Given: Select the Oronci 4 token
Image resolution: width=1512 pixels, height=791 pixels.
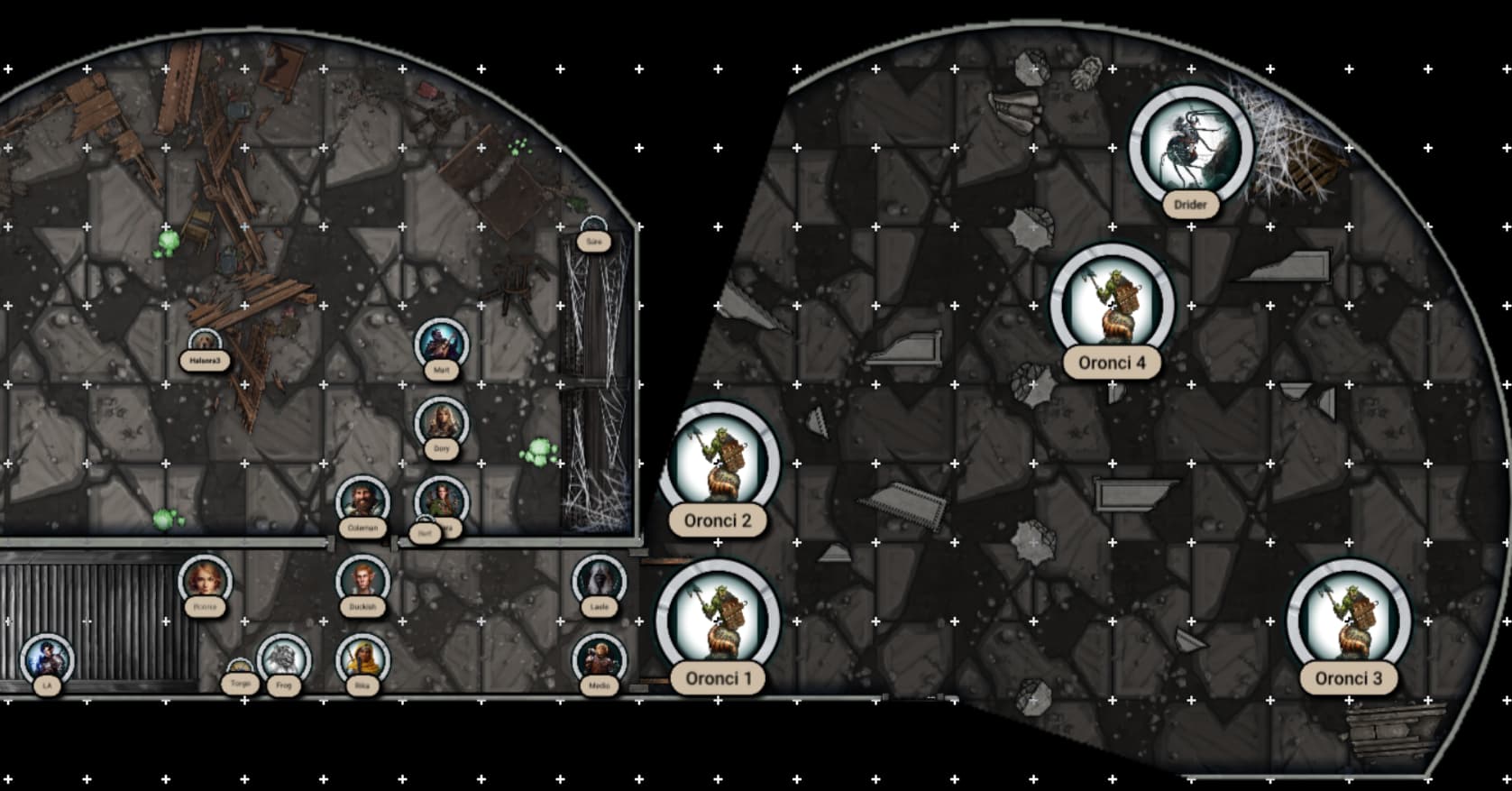Looking at the screenshot, I should pos(1112,306).
